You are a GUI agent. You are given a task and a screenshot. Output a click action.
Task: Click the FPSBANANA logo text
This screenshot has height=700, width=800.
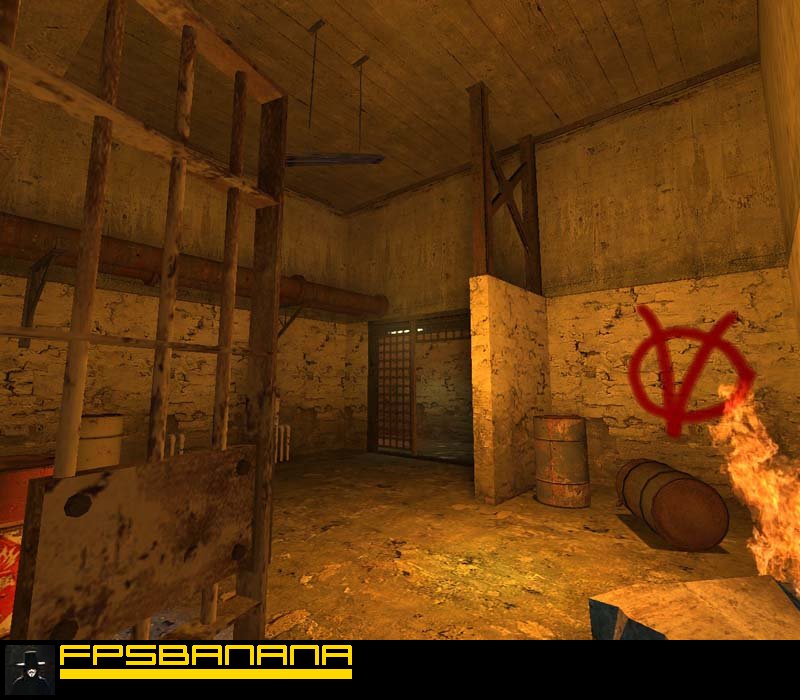pos(206,657)
